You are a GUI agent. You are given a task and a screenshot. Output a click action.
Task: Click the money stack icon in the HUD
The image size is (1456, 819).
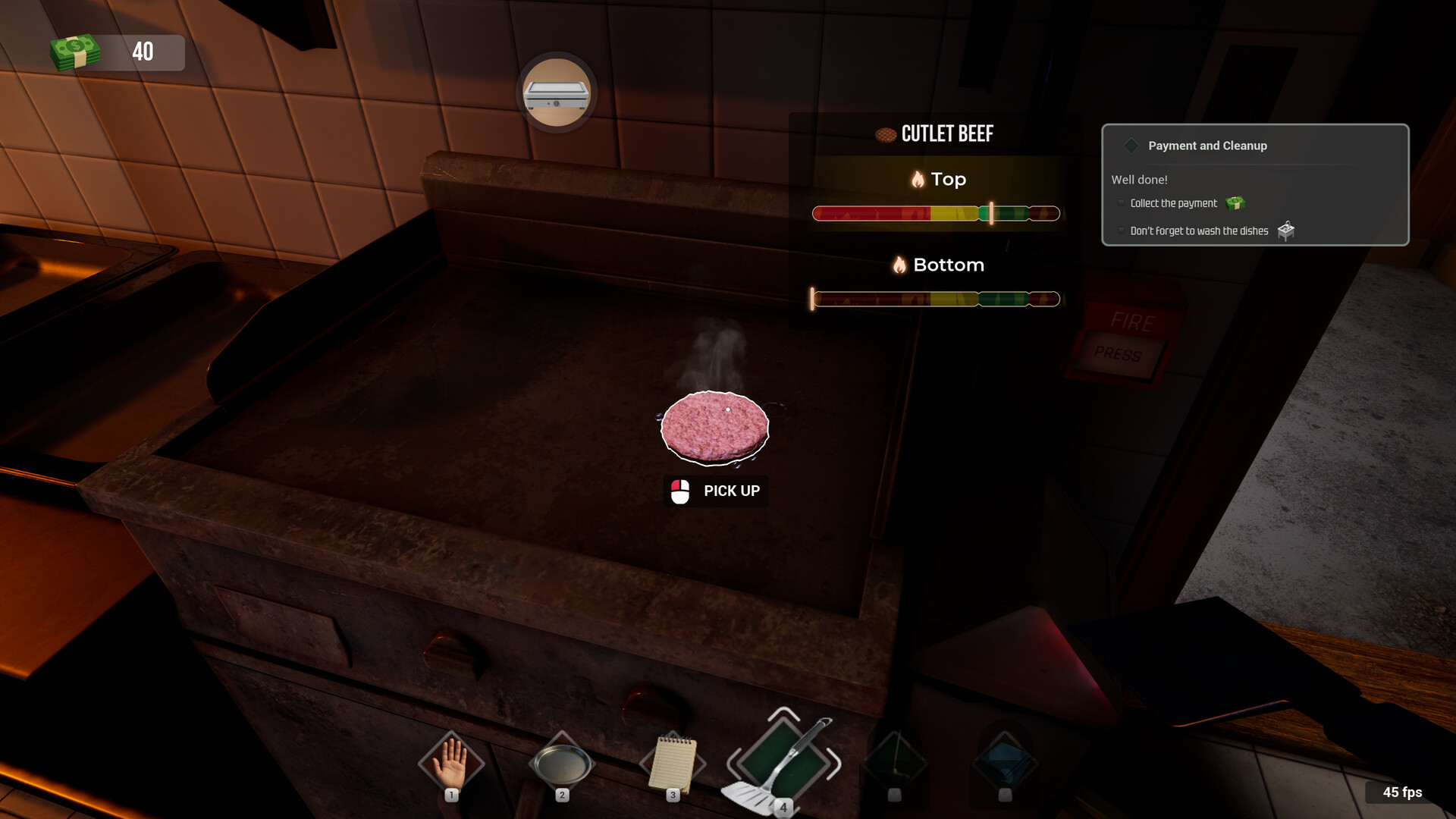[75, 52]
